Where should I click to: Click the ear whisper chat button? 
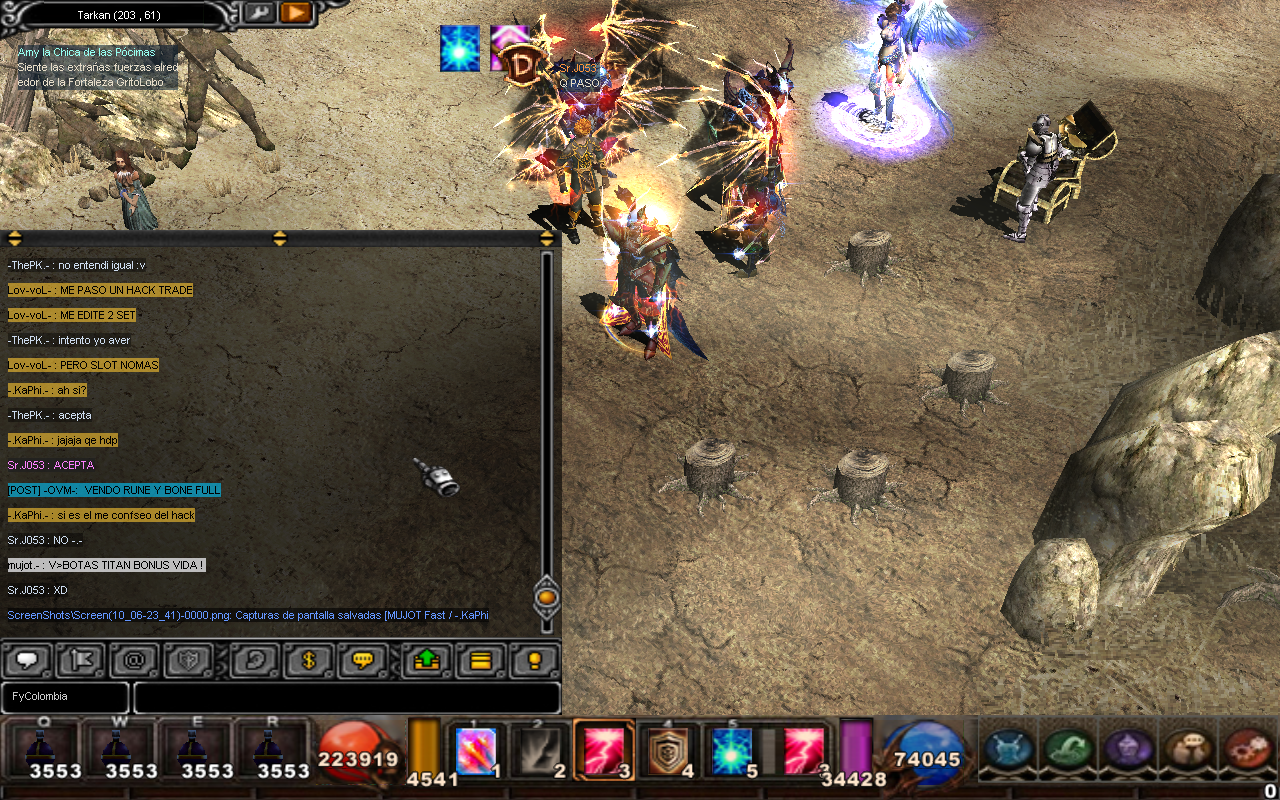[x=255, y=660]
